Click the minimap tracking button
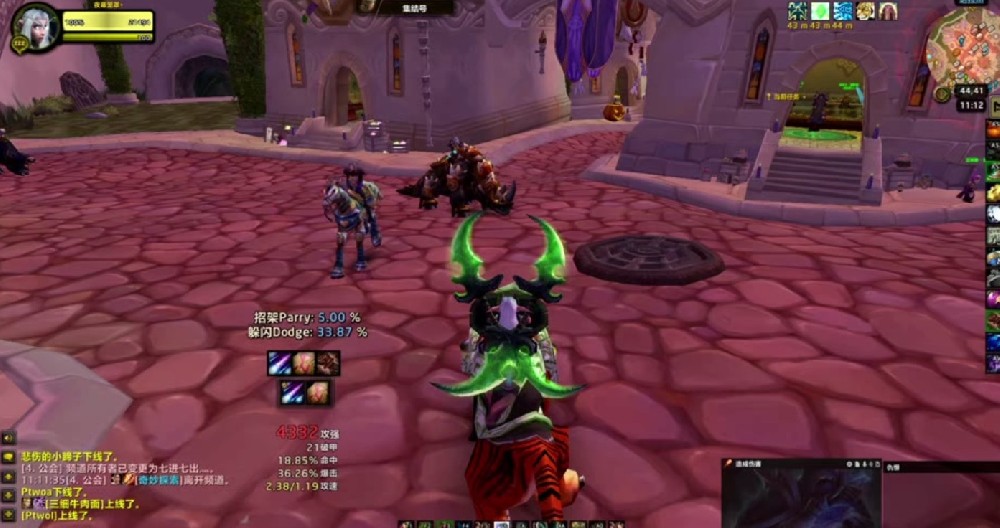The width and height of the screenshot is (1000, 528). tap(942, 94)
